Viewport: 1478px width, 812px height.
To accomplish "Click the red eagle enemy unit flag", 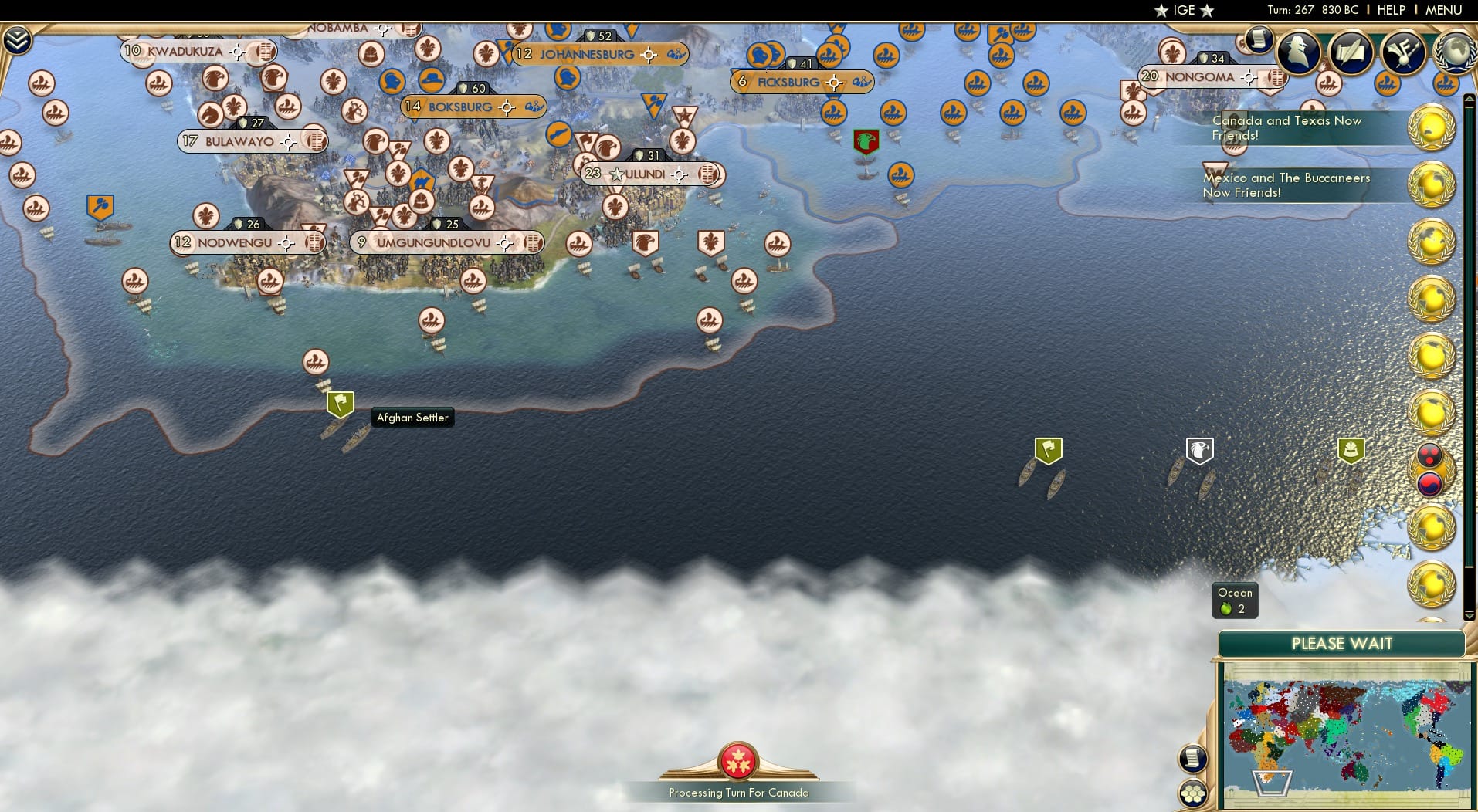I will click(x=866, y=140).
